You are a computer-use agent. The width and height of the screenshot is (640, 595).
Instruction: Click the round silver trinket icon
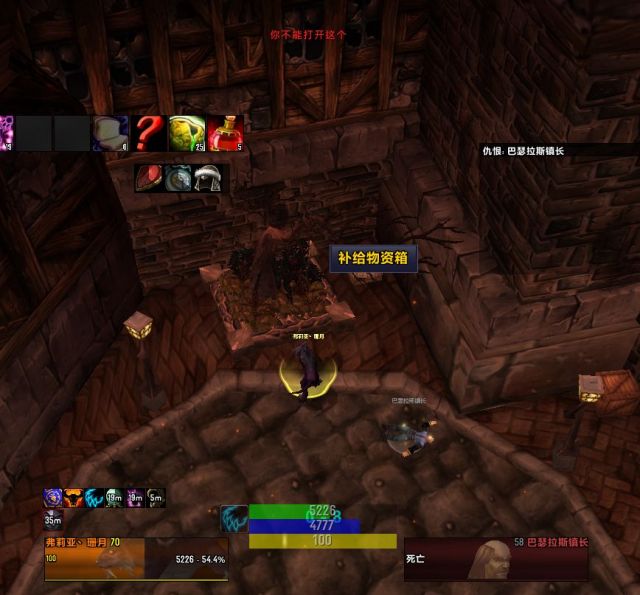(x=179, y=178)
